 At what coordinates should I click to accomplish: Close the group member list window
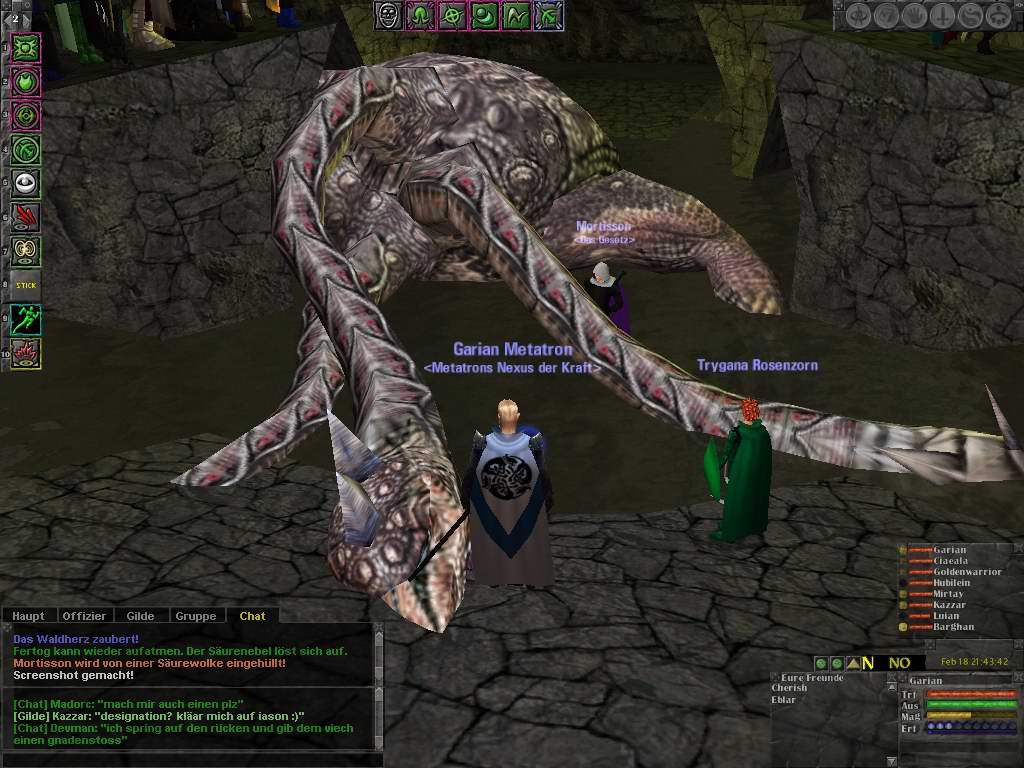[x=1016, y=549]
